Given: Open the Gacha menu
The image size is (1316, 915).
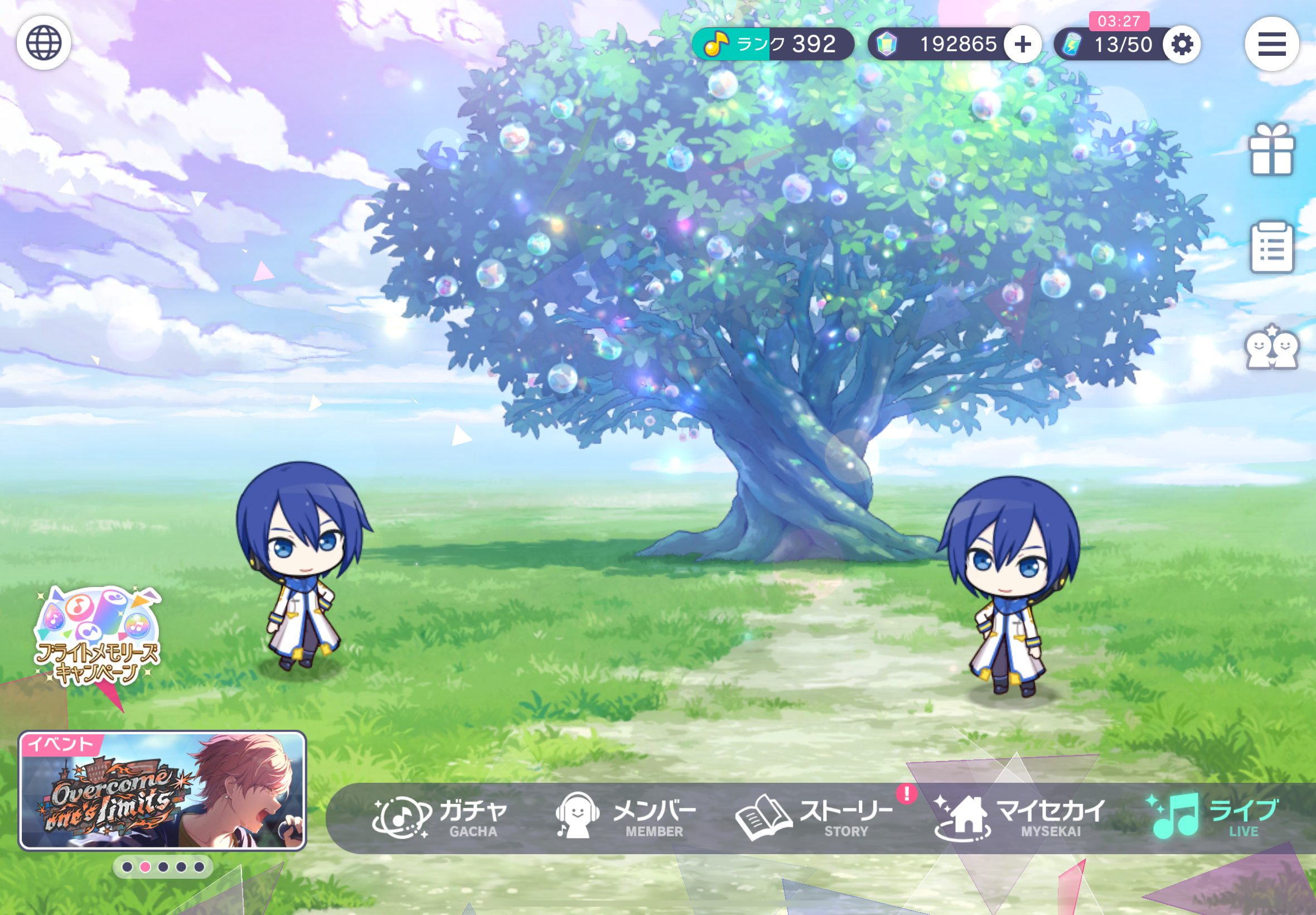Looking at the screenshot, I should (440, 817).
